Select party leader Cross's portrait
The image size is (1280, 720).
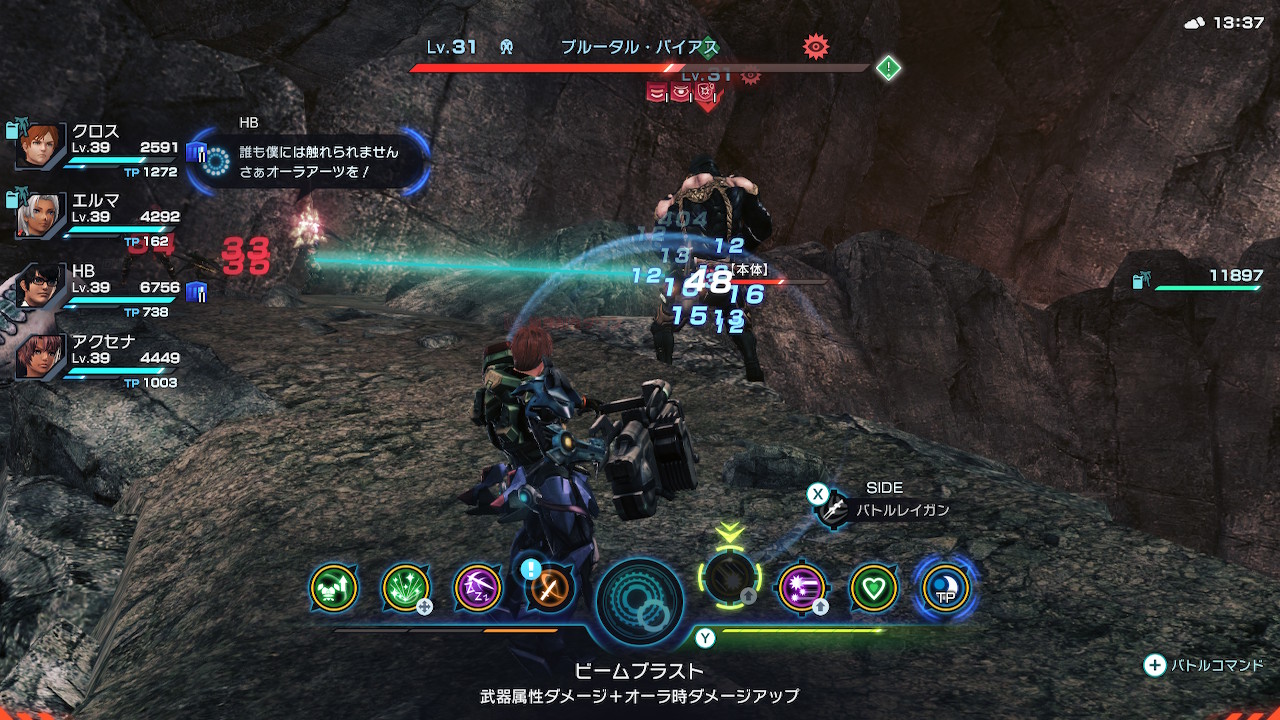(x=42, y=147)
